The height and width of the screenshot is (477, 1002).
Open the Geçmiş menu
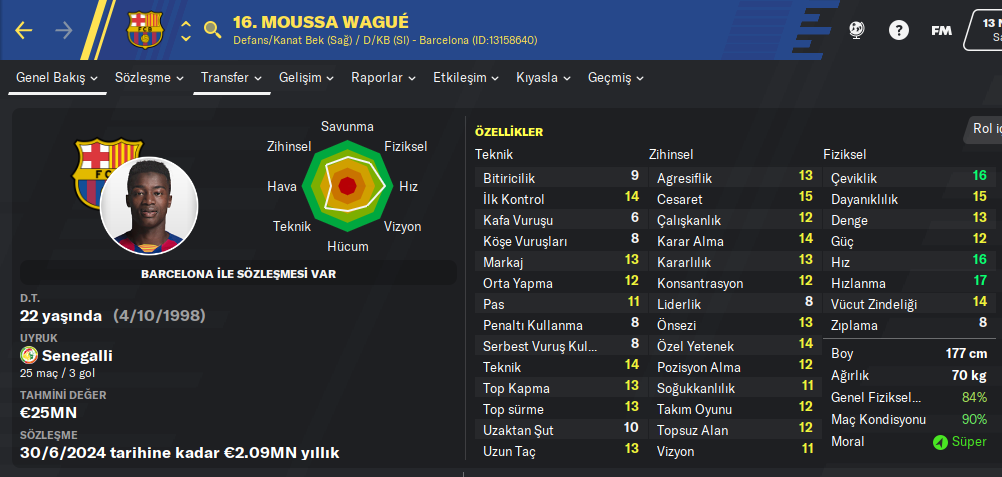click(x=615, y=77)
